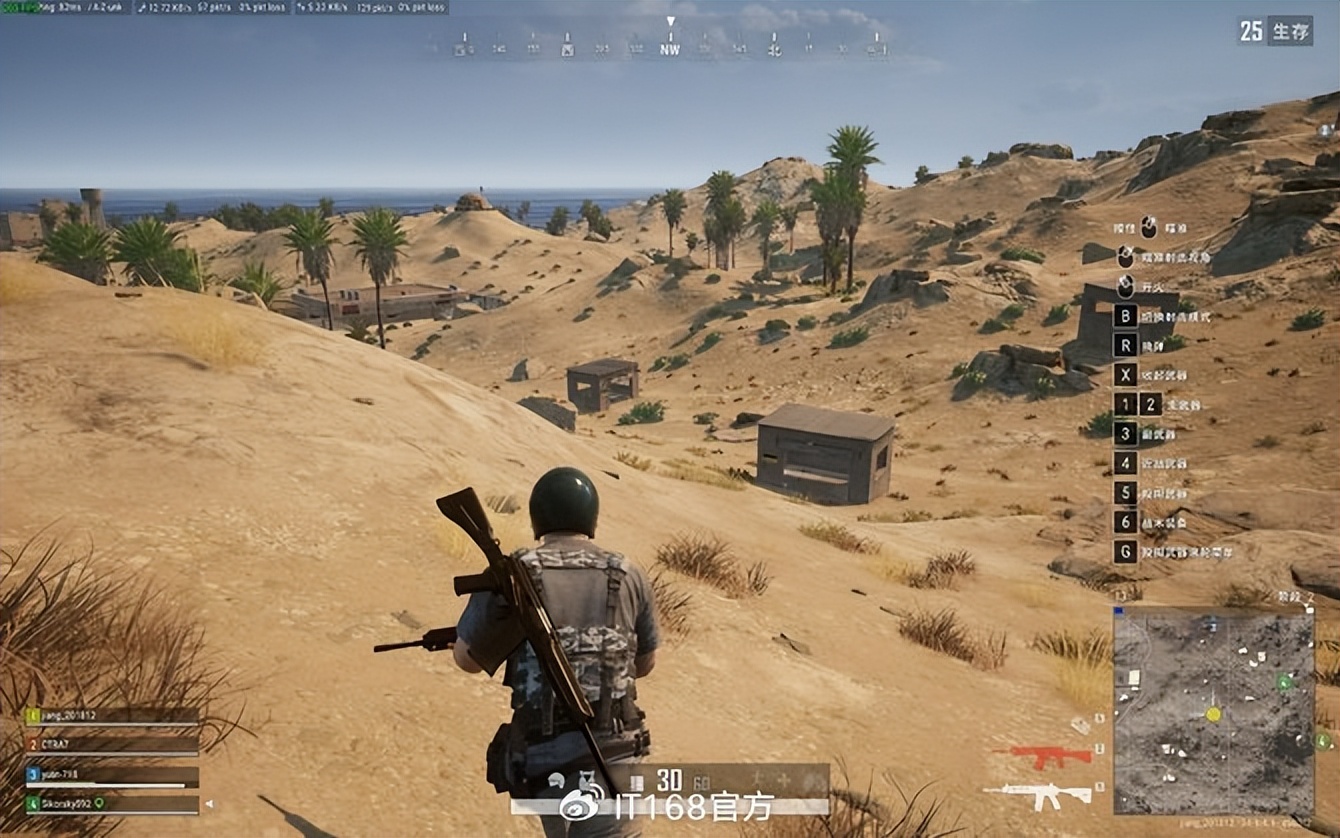Click the yellow player marker on the minimap
The image size is (1340, 838).
(1213, 714)
